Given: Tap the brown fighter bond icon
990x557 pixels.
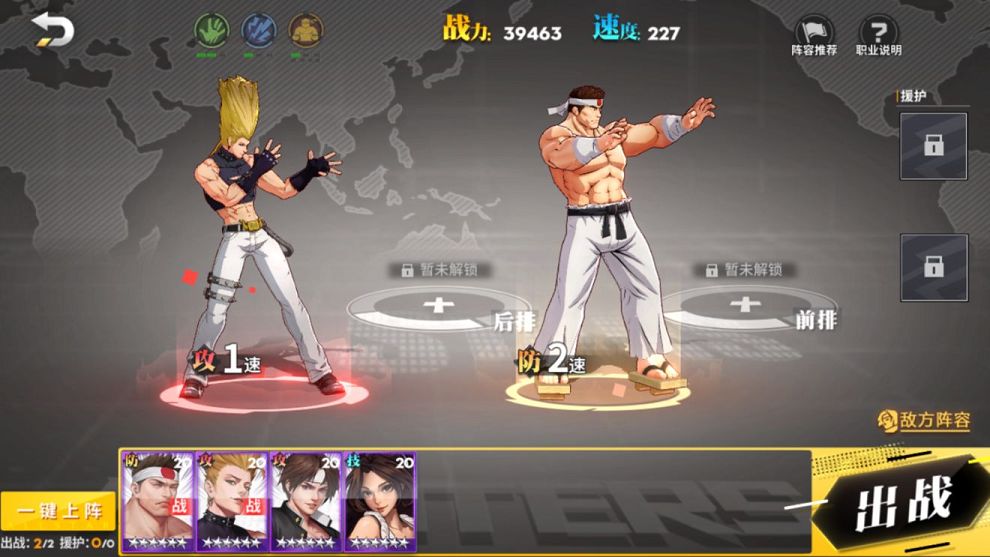Looking at the screenshot, I should pos(305,30).
